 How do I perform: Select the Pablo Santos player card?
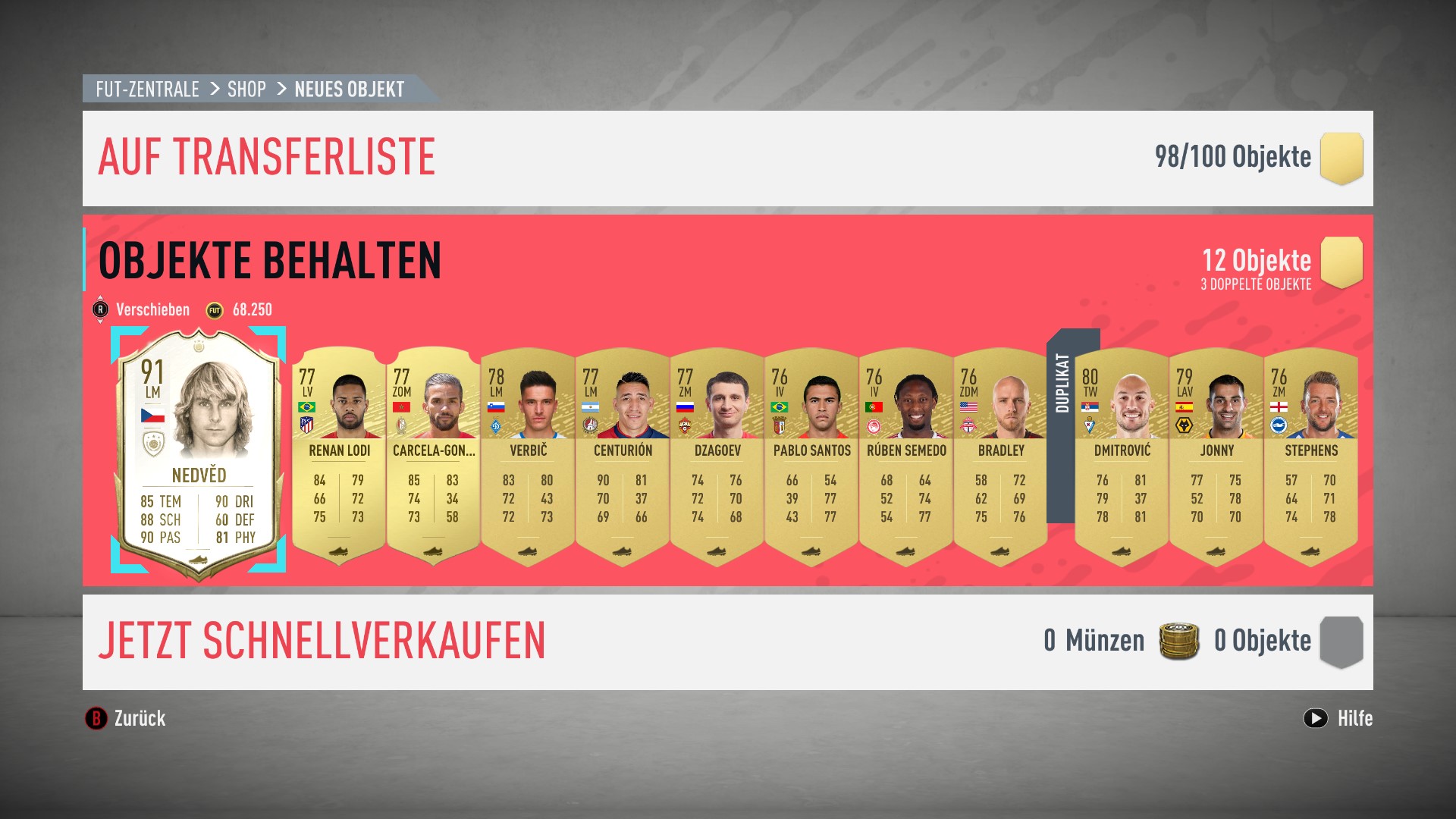811,455
